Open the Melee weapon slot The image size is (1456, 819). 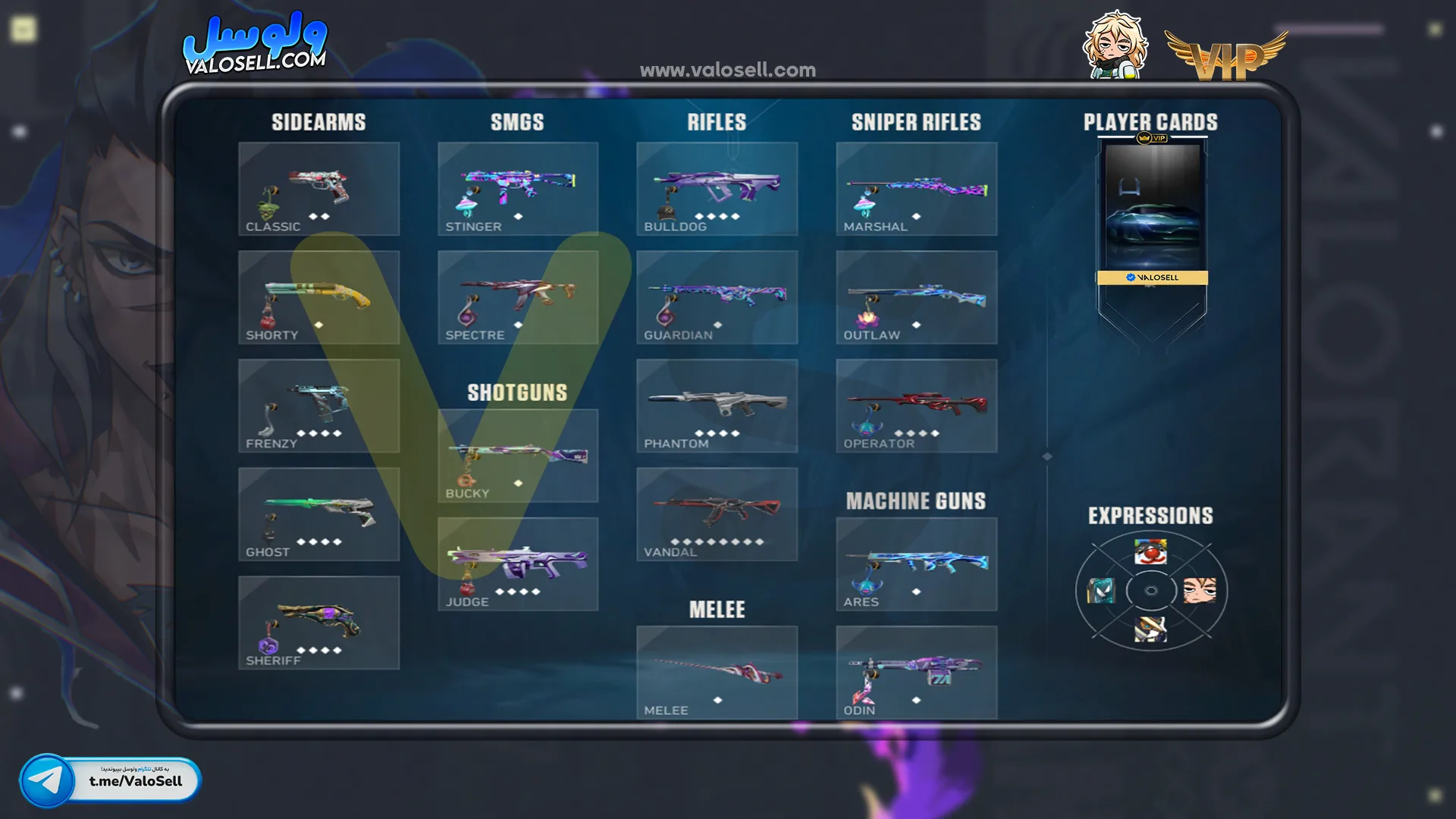coord(717,673)
